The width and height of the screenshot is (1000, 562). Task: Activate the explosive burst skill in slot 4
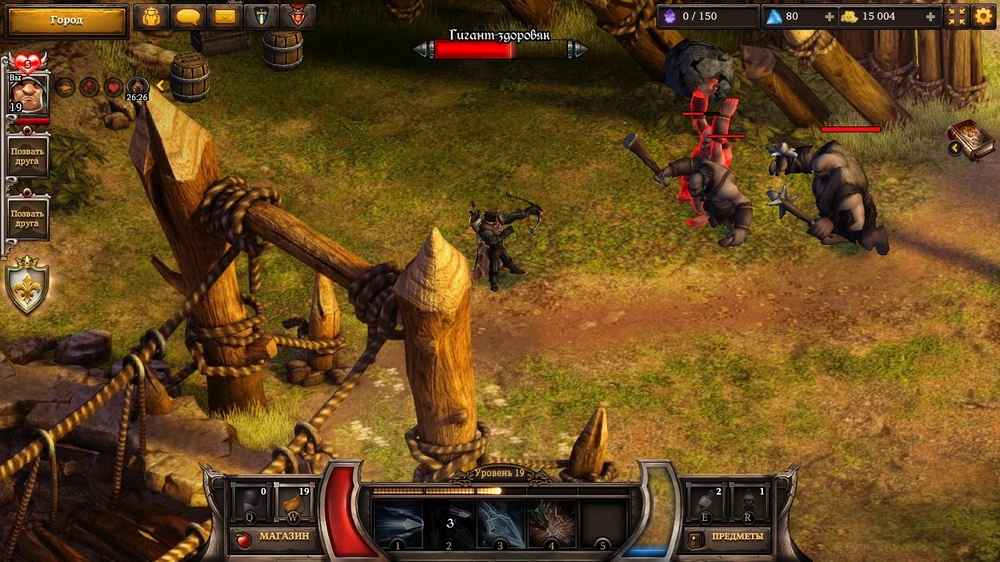click(552, 524)
